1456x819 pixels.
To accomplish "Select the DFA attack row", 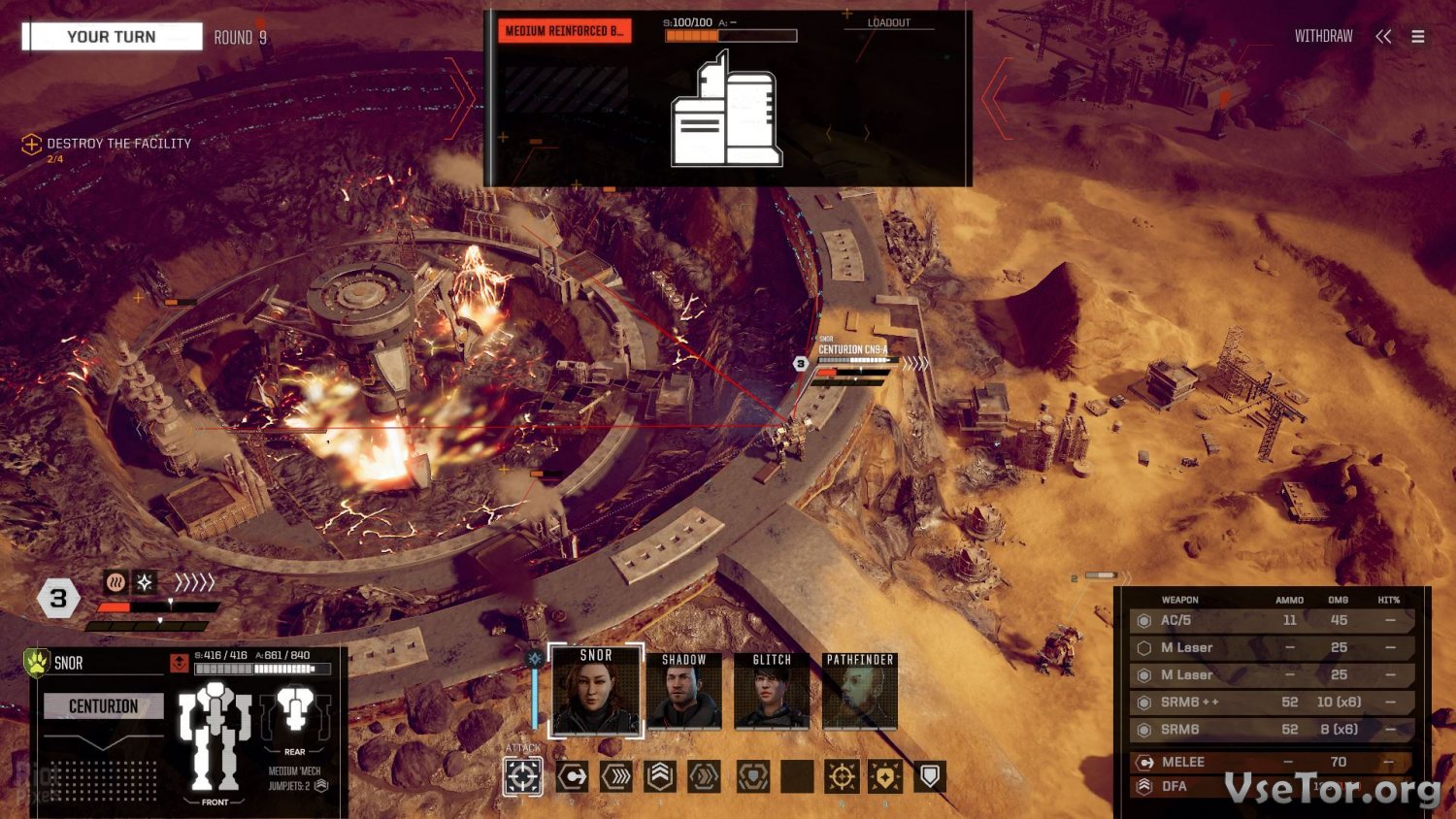I will coord(1272,786).
